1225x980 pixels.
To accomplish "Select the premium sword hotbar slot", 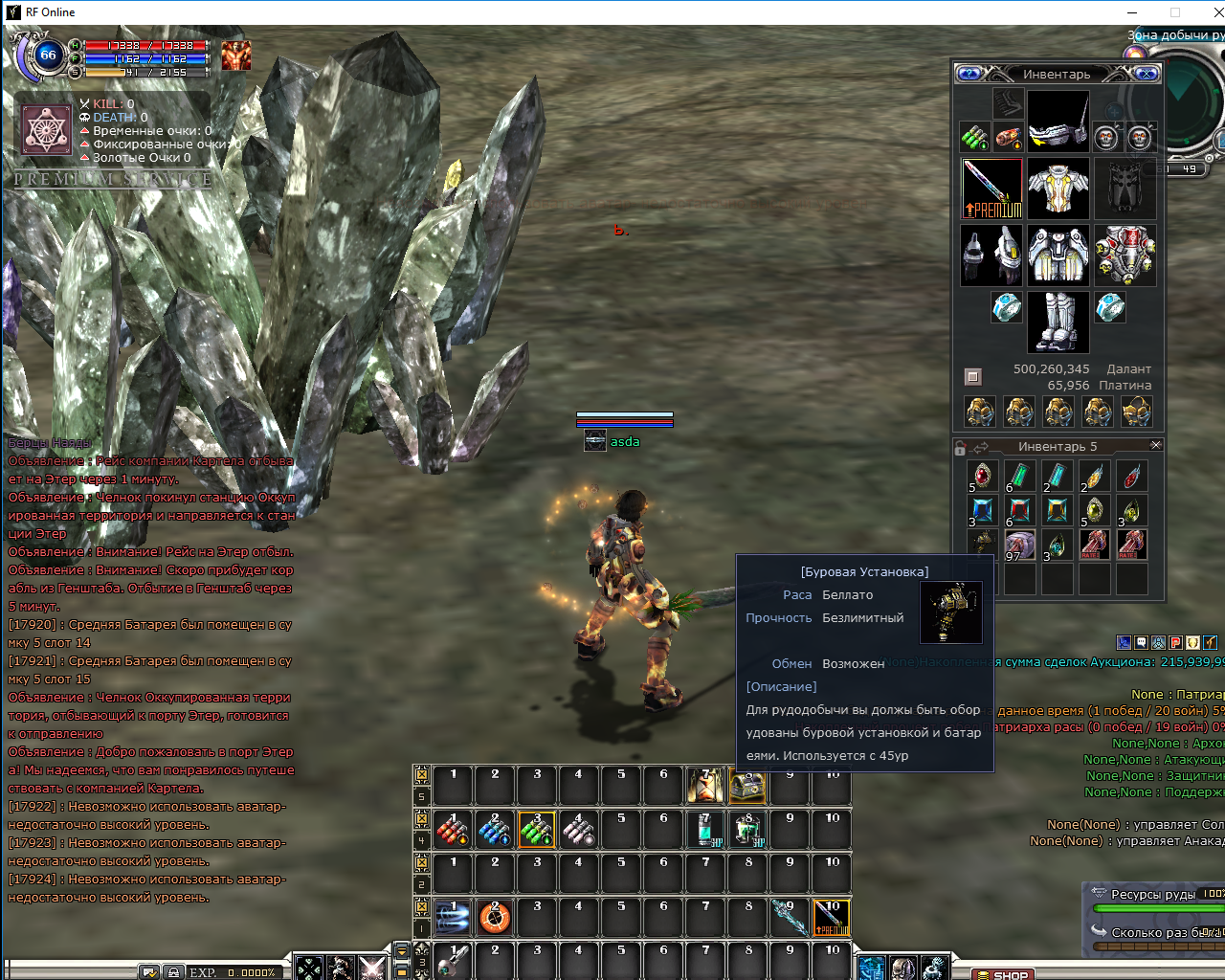I will (831, 918).
